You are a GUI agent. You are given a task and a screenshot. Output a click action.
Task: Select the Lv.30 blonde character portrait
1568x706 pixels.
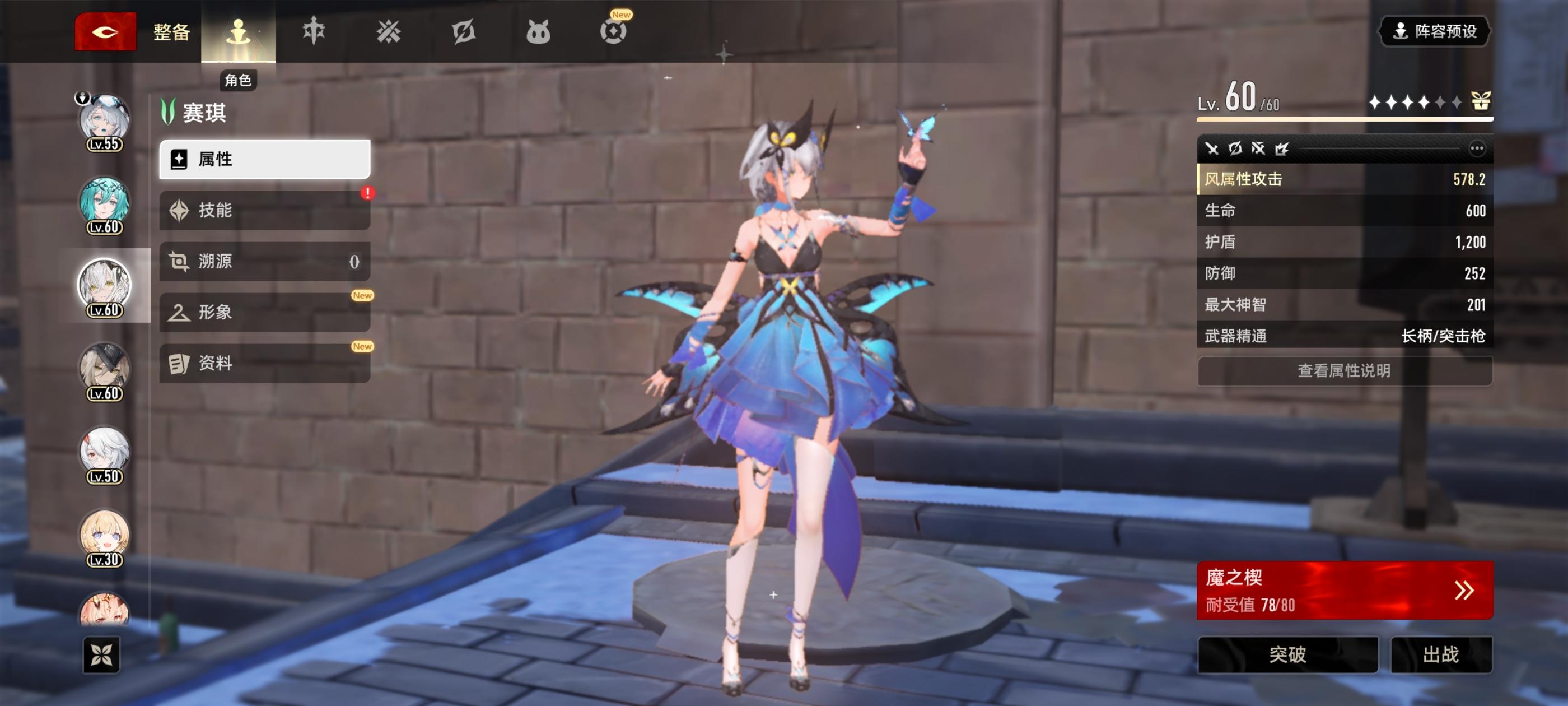(105, 535)
